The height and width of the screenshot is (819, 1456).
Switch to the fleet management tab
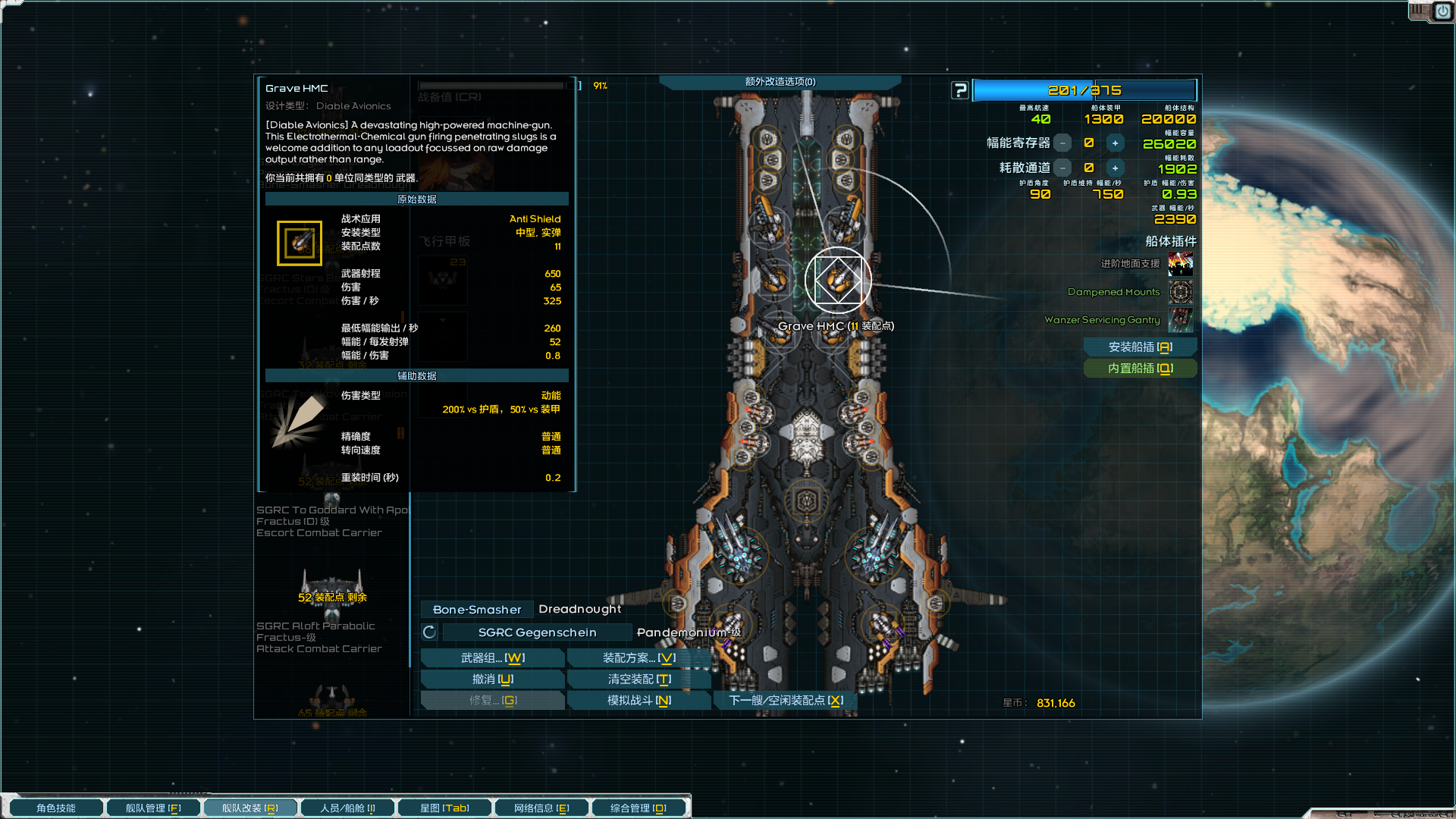(x=153, y=808)
